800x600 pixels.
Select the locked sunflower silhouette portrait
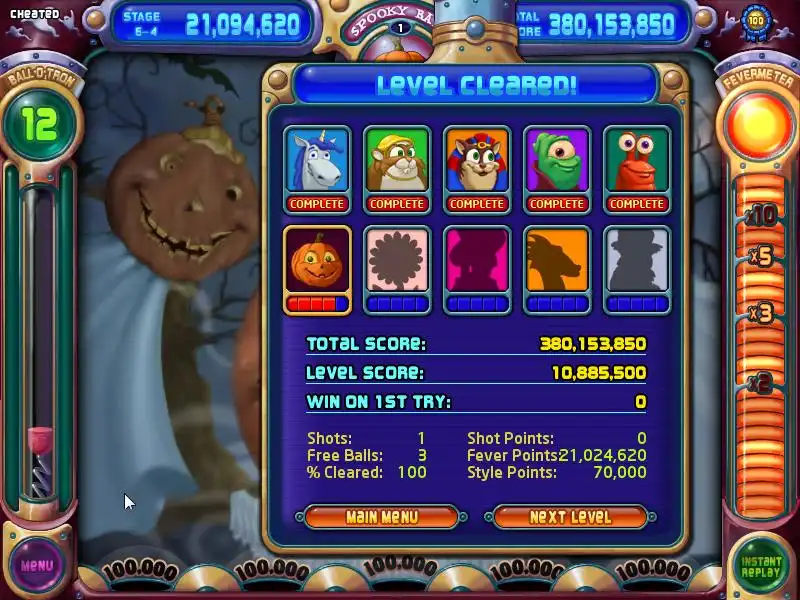(x=397, y=262)
